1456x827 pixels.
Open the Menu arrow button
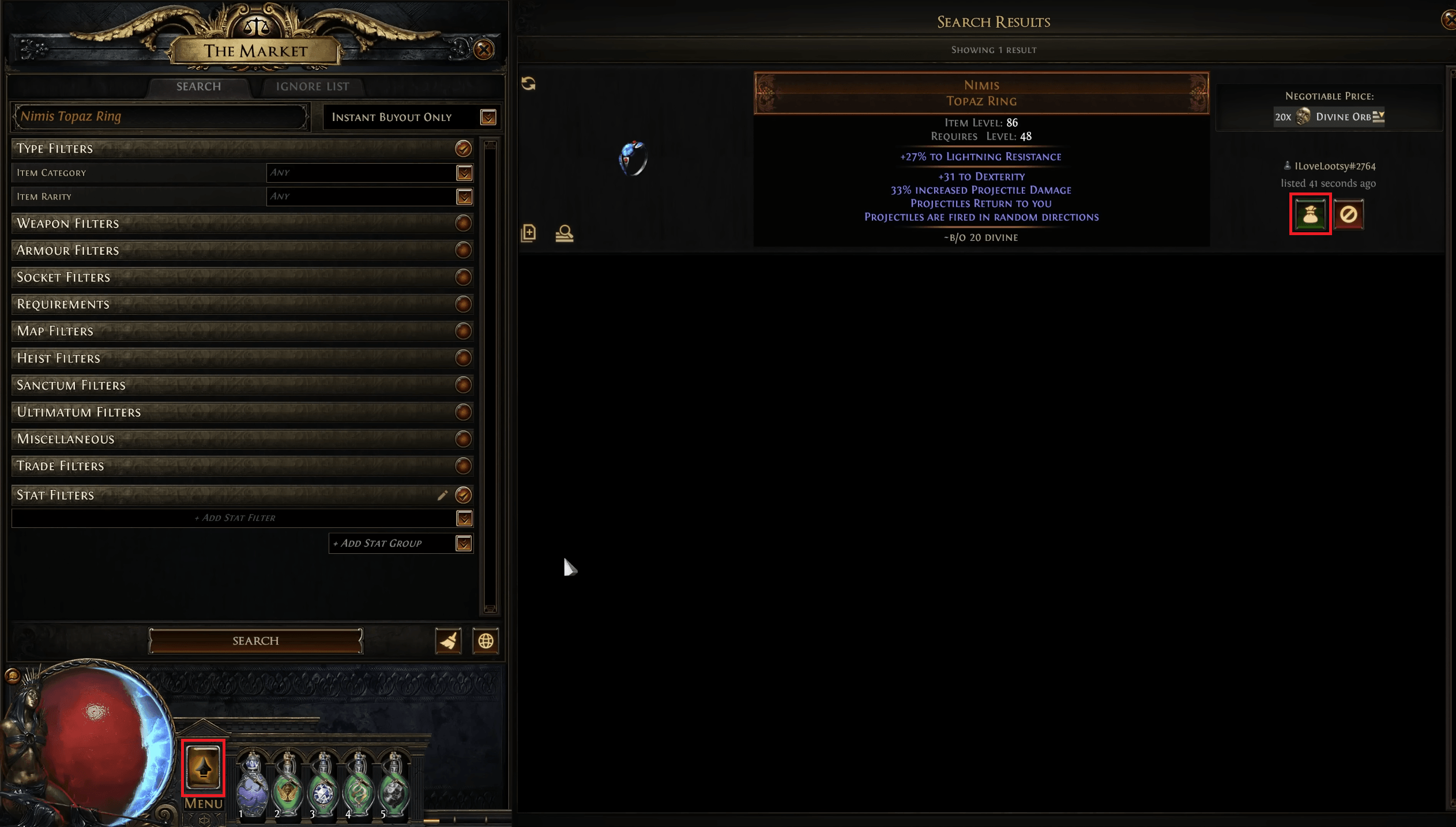203,768
